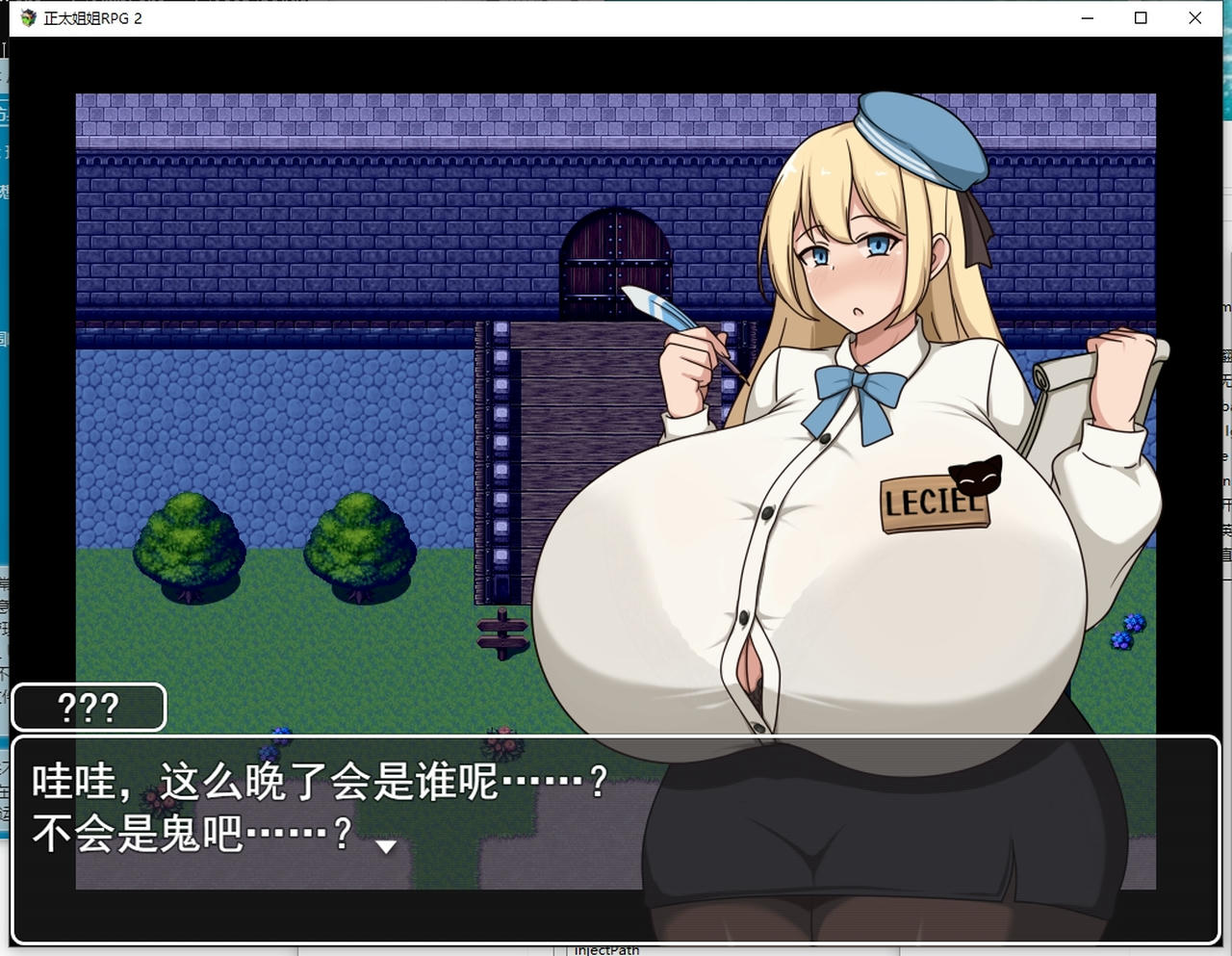Toggle fullscreen with the maximize button
Viewport: 1232px width, 956px height.
pos(1141,17)
